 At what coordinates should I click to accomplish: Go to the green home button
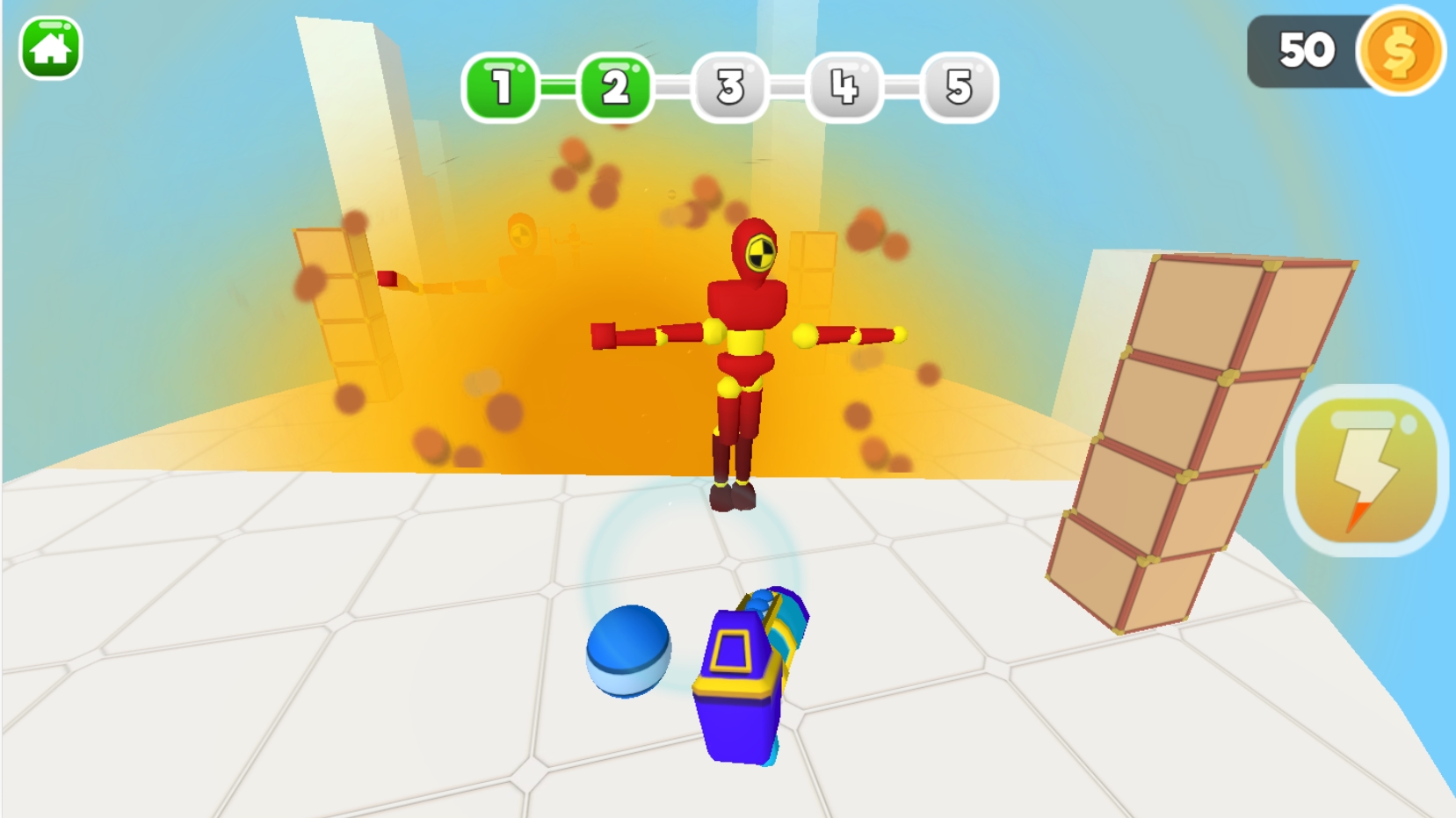[50, 48]
